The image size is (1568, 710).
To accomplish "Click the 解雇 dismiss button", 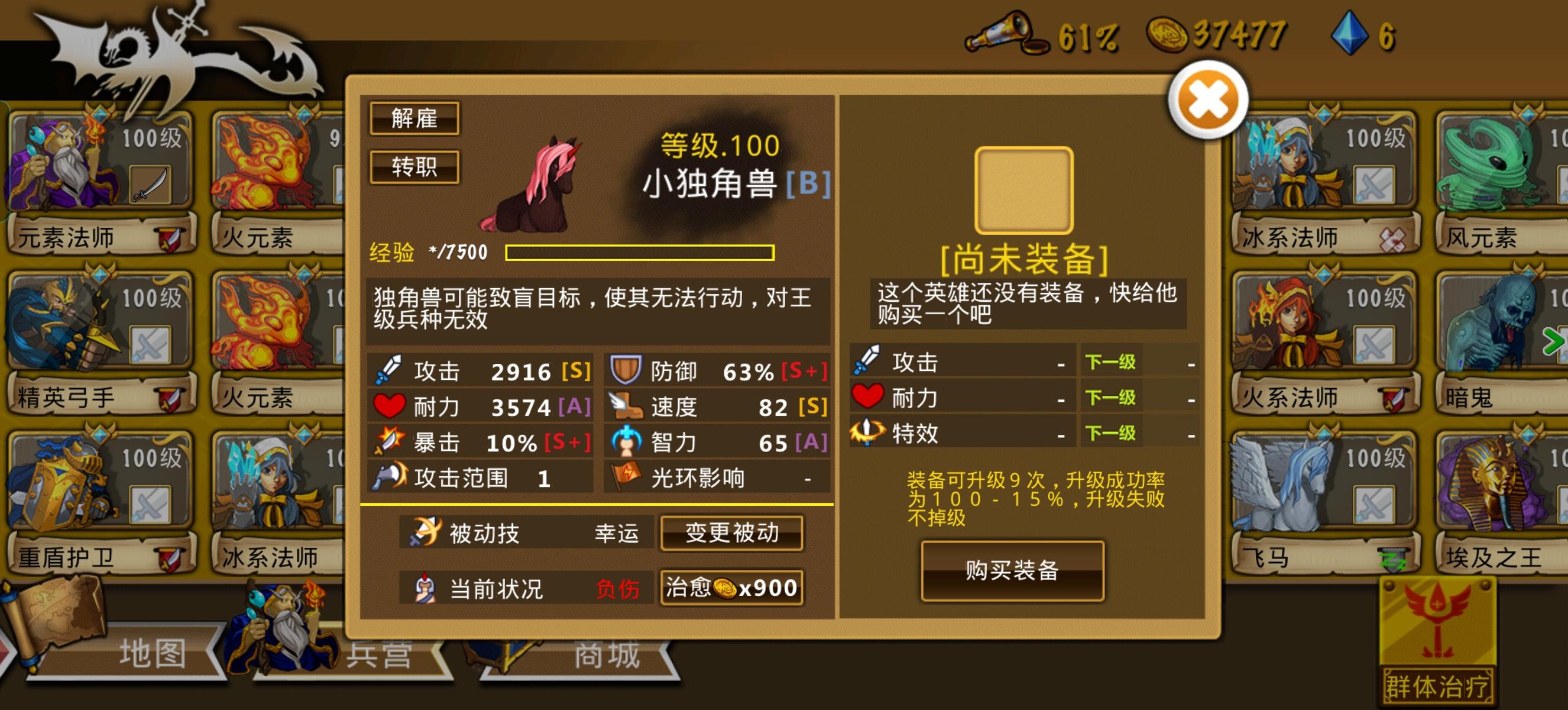I will [414, 120].
